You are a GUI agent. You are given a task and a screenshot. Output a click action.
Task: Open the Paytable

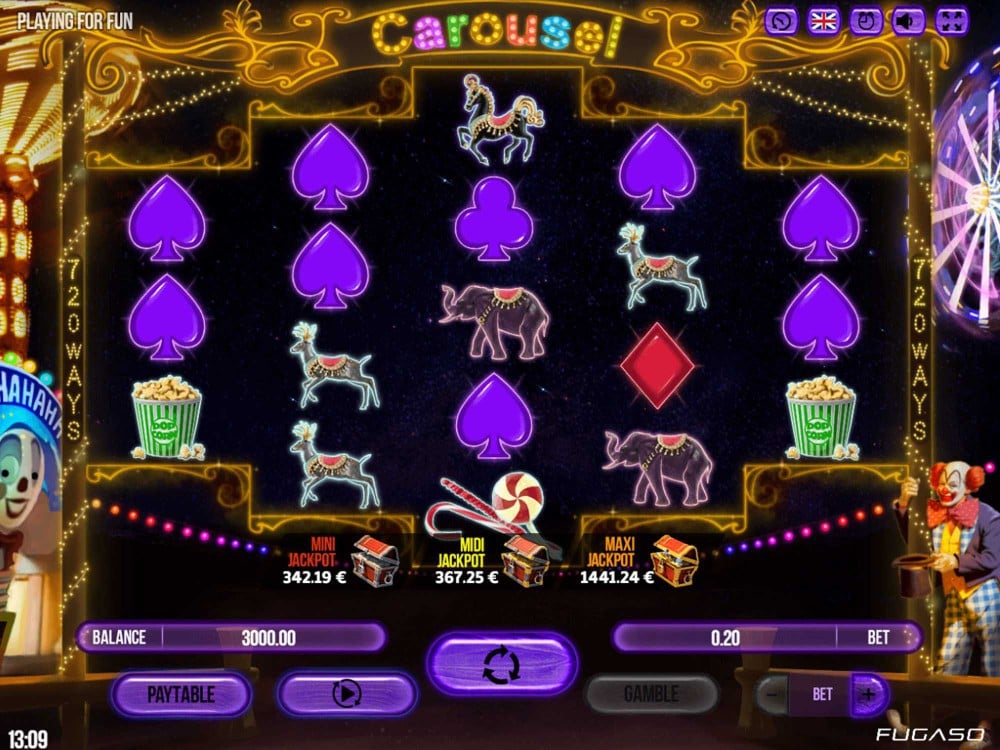click(181, 693)
